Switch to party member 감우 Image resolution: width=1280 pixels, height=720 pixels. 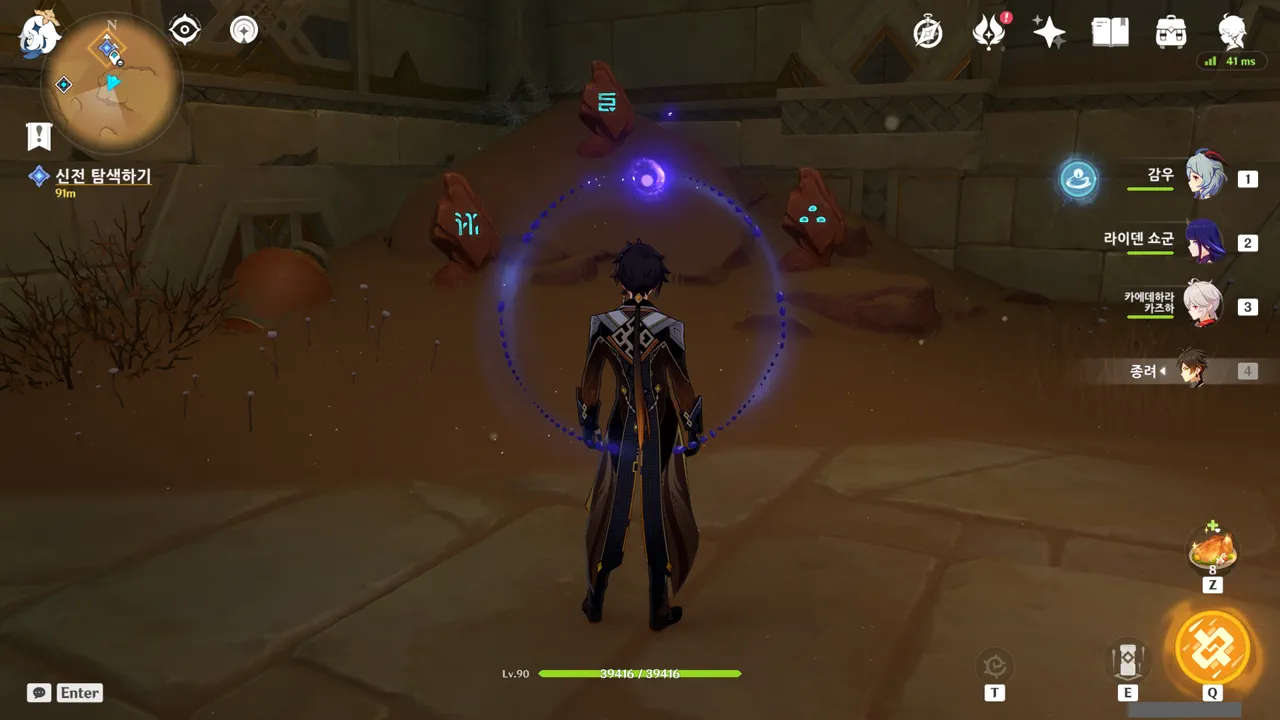(x=1205, y=176)
